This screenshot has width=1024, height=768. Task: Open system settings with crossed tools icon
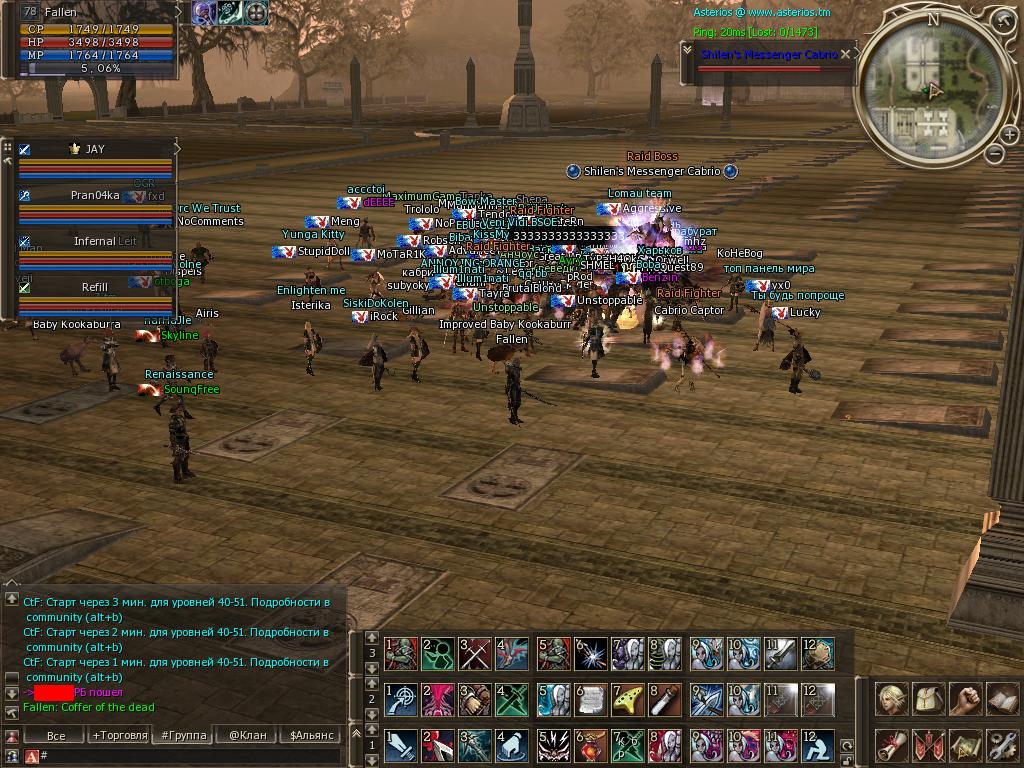tap(1001, 745)
